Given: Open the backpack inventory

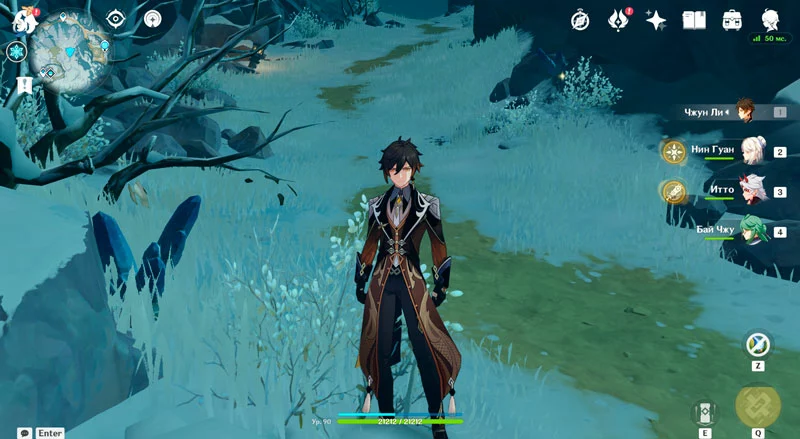Looking at the screenshot, I should (732, 19).
